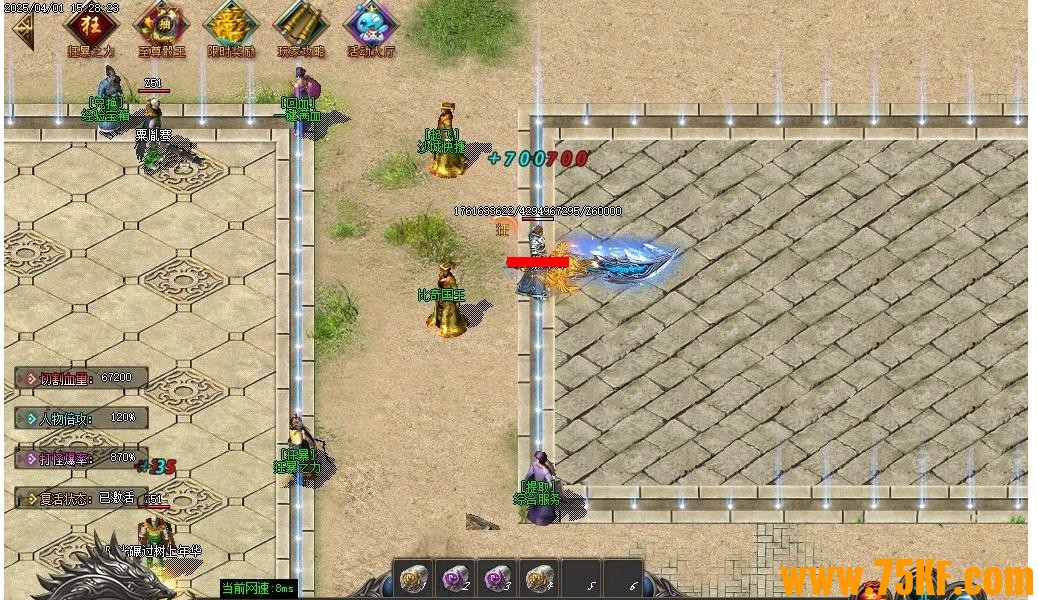1038x600 pixels.
Task: Use the purple scroll in hotbar slot 3
Action: (x=497, y=579)
